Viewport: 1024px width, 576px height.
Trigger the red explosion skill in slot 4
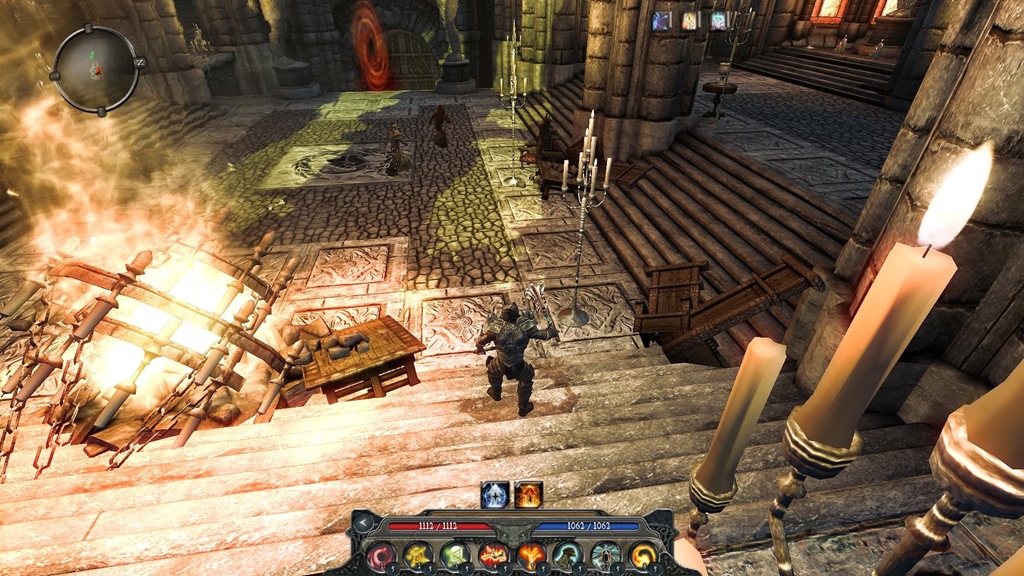tap(492, 555)
